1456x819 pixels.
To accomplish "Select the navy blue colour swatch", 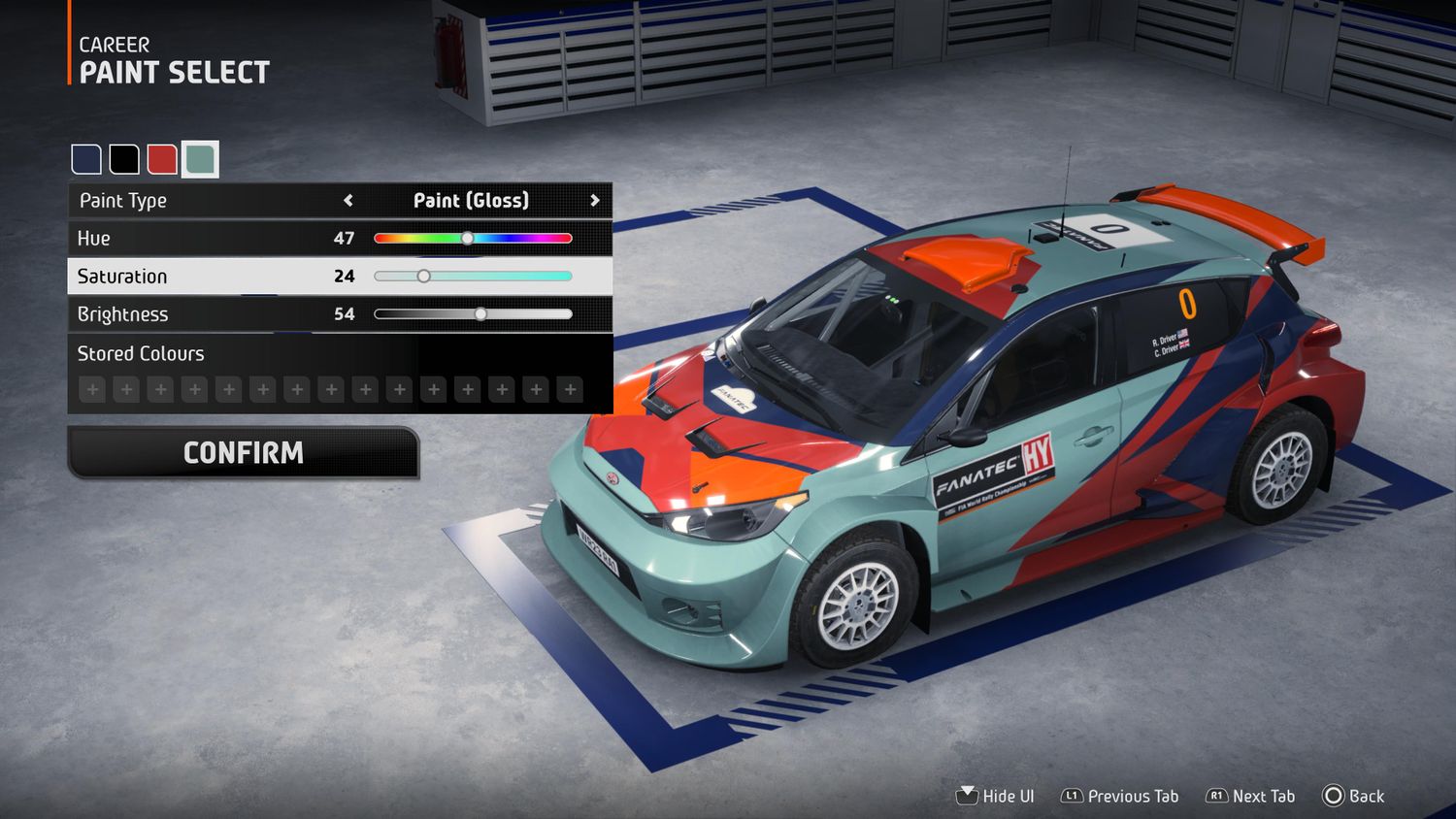I will (86, 159).
